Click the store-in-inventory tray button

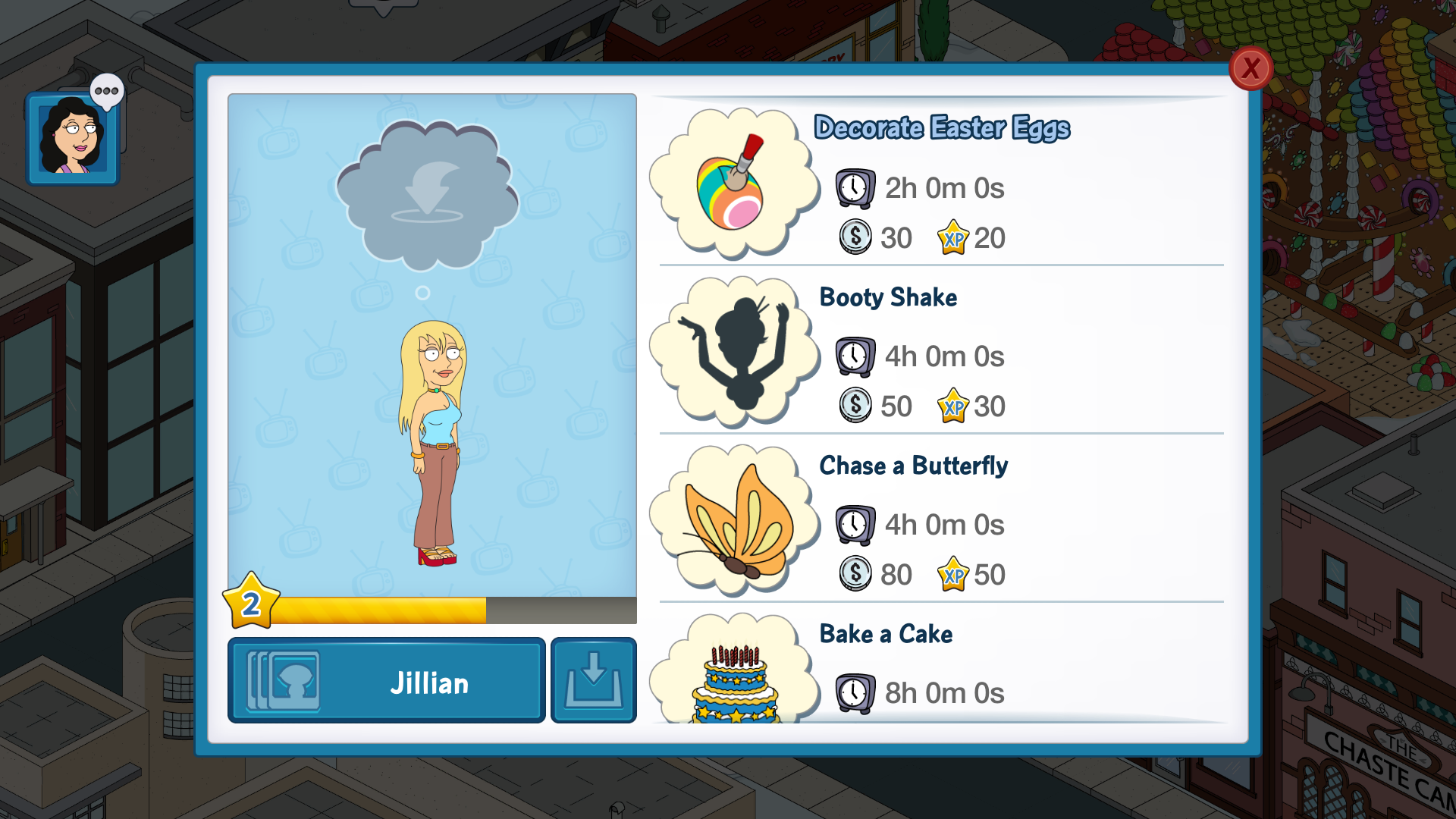593,680
